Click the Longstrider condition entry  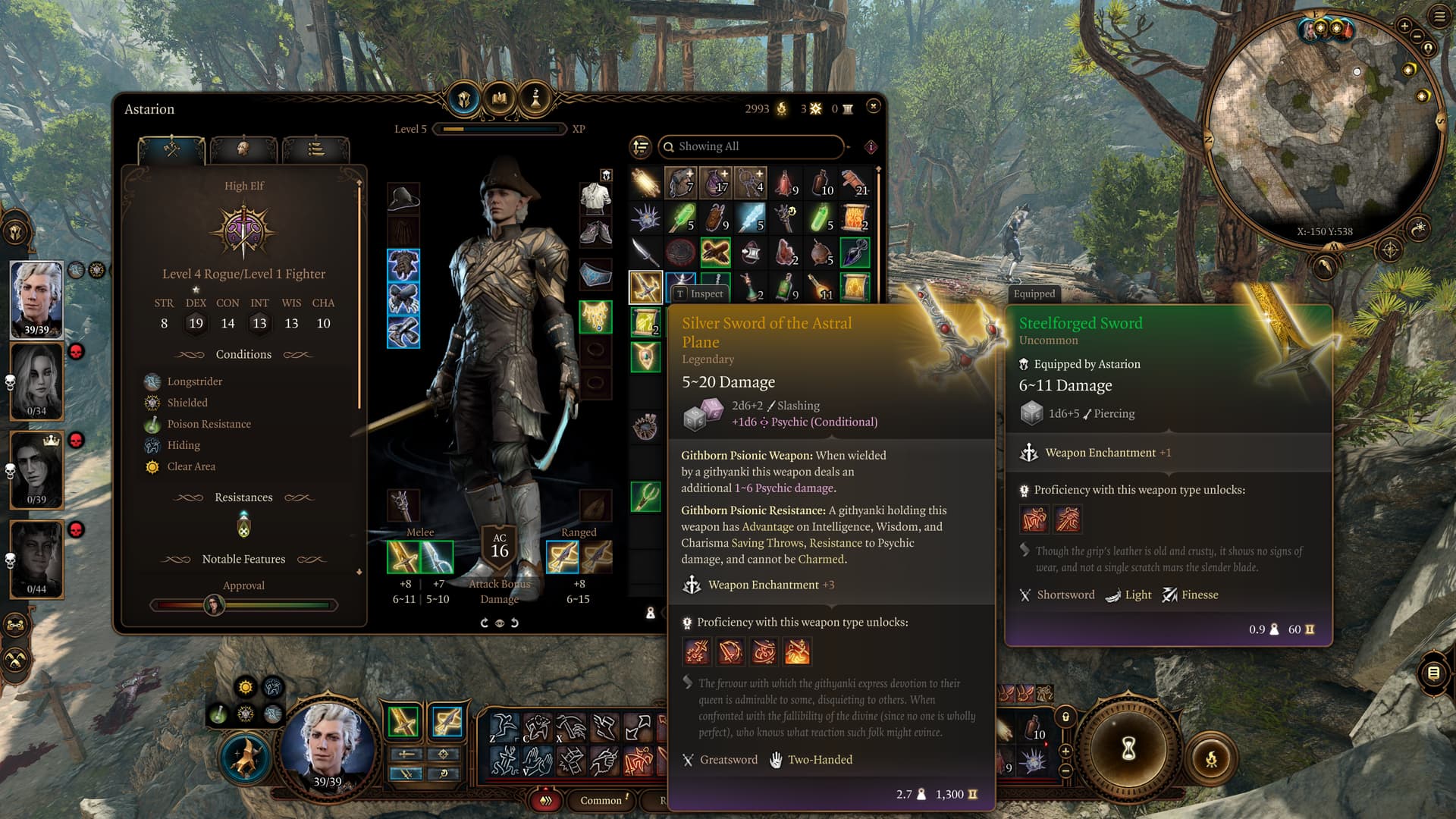tap(194, 381)
